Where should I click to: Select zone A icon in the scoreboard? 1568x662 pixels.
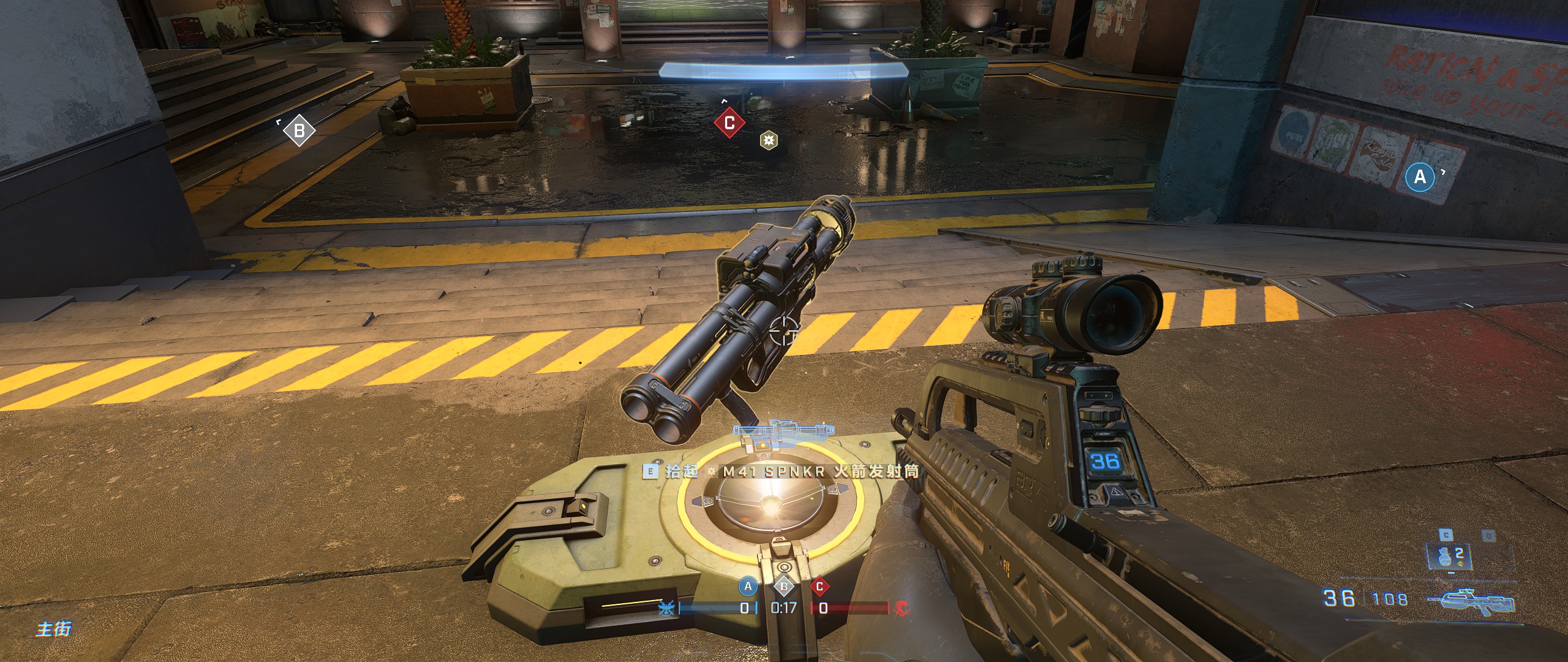(747, 587)
